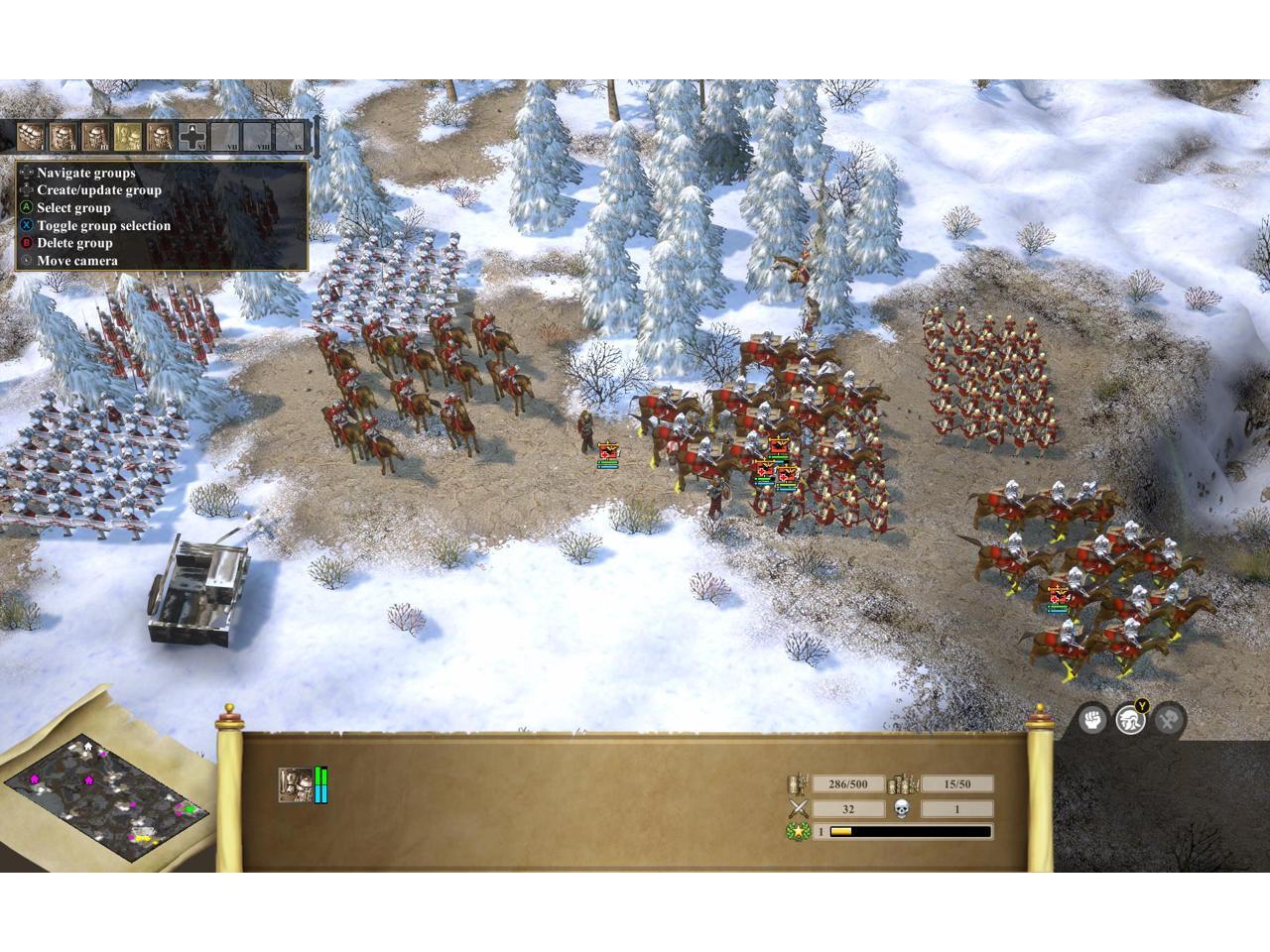Choose the highlighted gold group IV
The image size is (1270, 952).
point(127,136)
